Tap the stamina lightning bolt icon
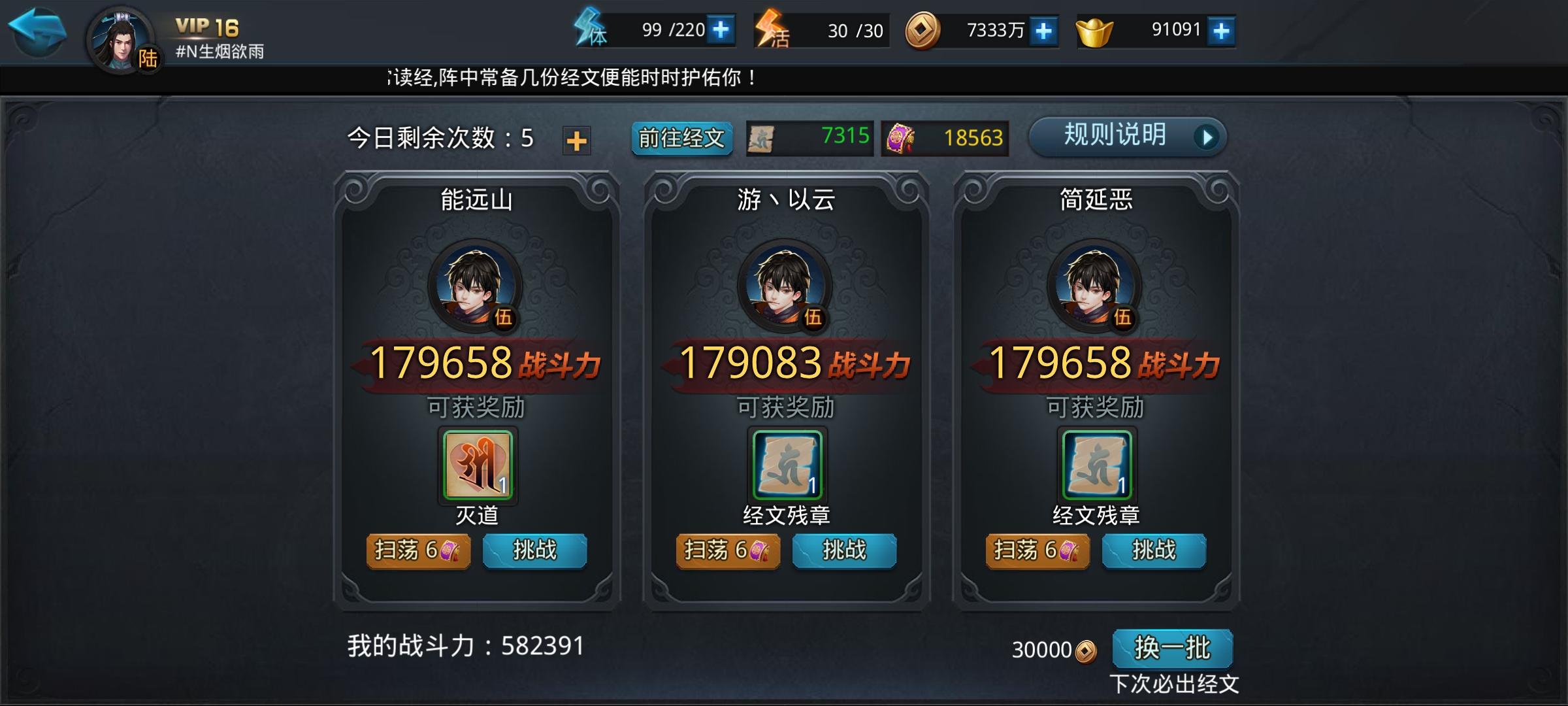This screenshot has height=706, width=1568. [x=589, y=29]
